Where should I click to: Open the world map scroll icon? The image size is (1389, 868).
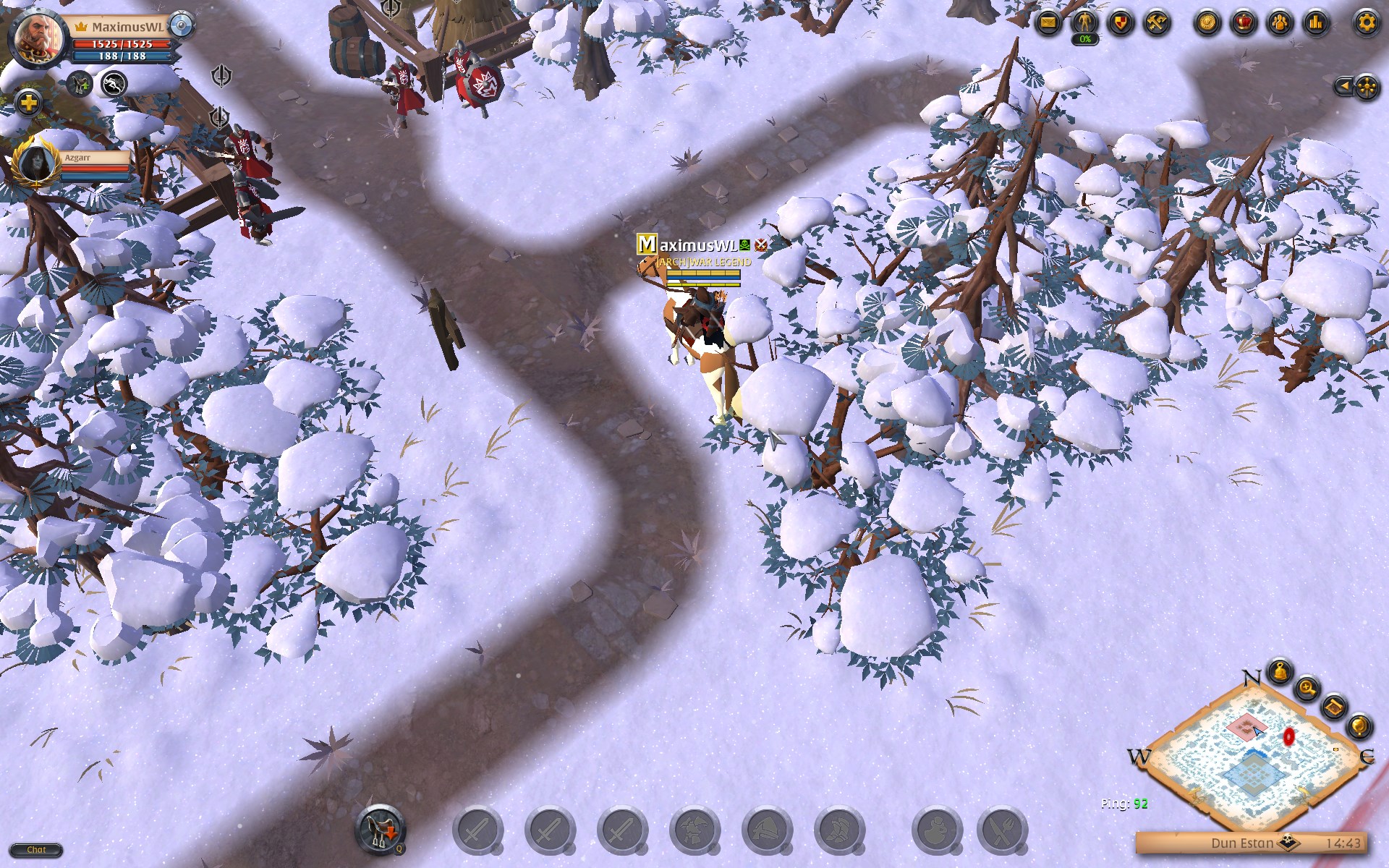click(1335, 707)
